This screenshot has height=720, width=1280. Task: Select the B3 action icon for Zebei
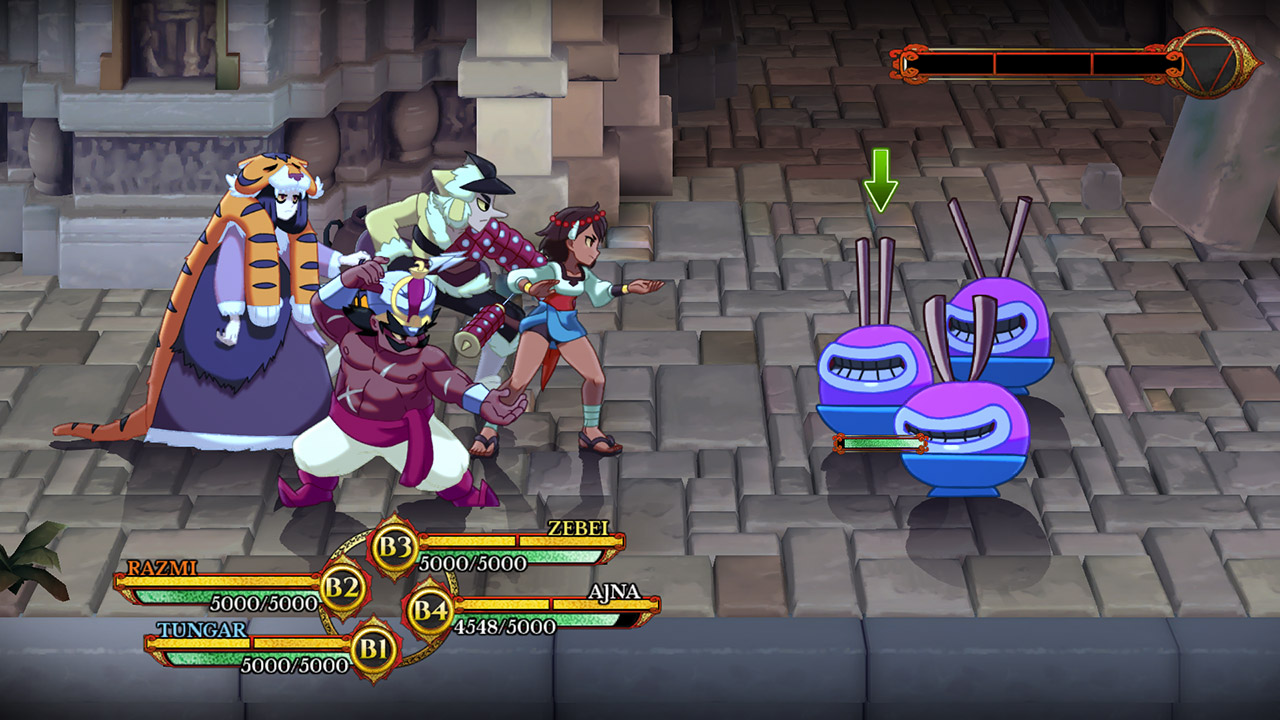(393, 546)
